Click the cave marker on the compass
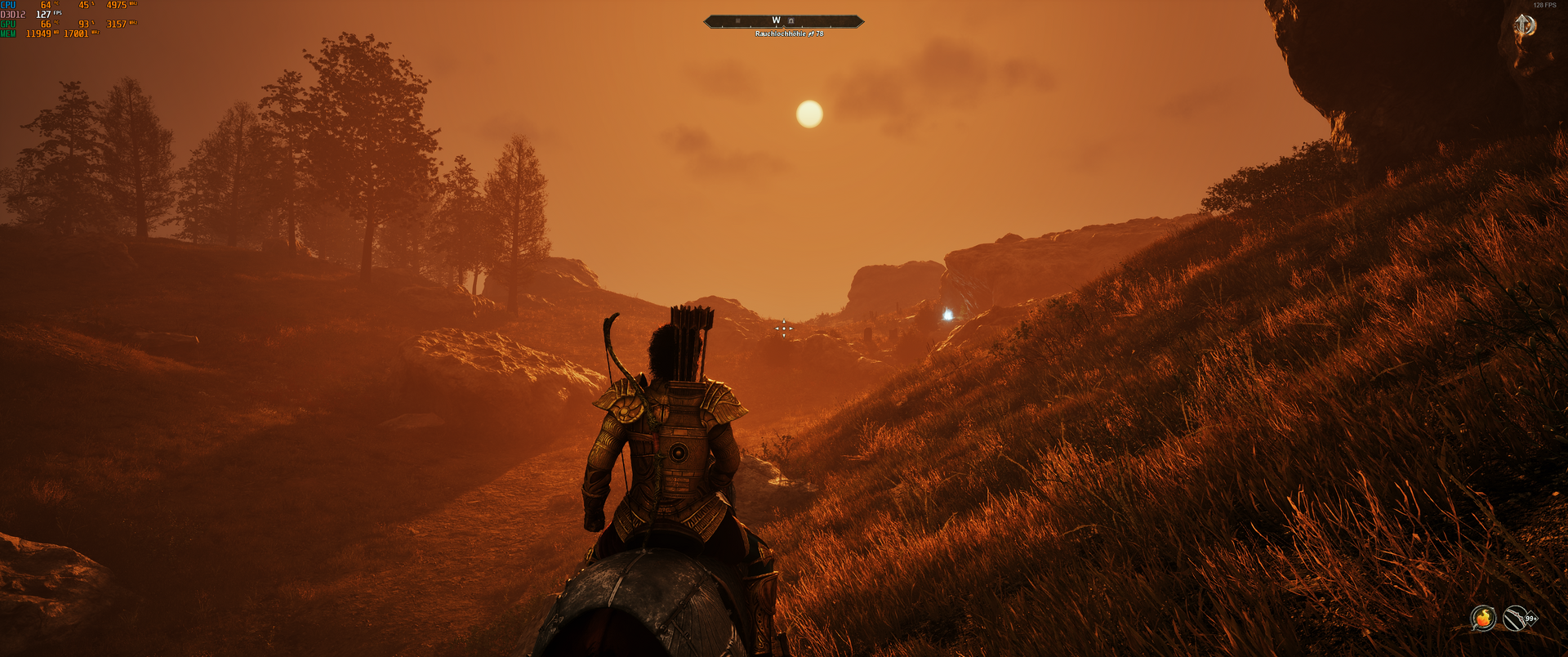The height and width of the screenshot is (657, 1568). (x=791, y=21)
